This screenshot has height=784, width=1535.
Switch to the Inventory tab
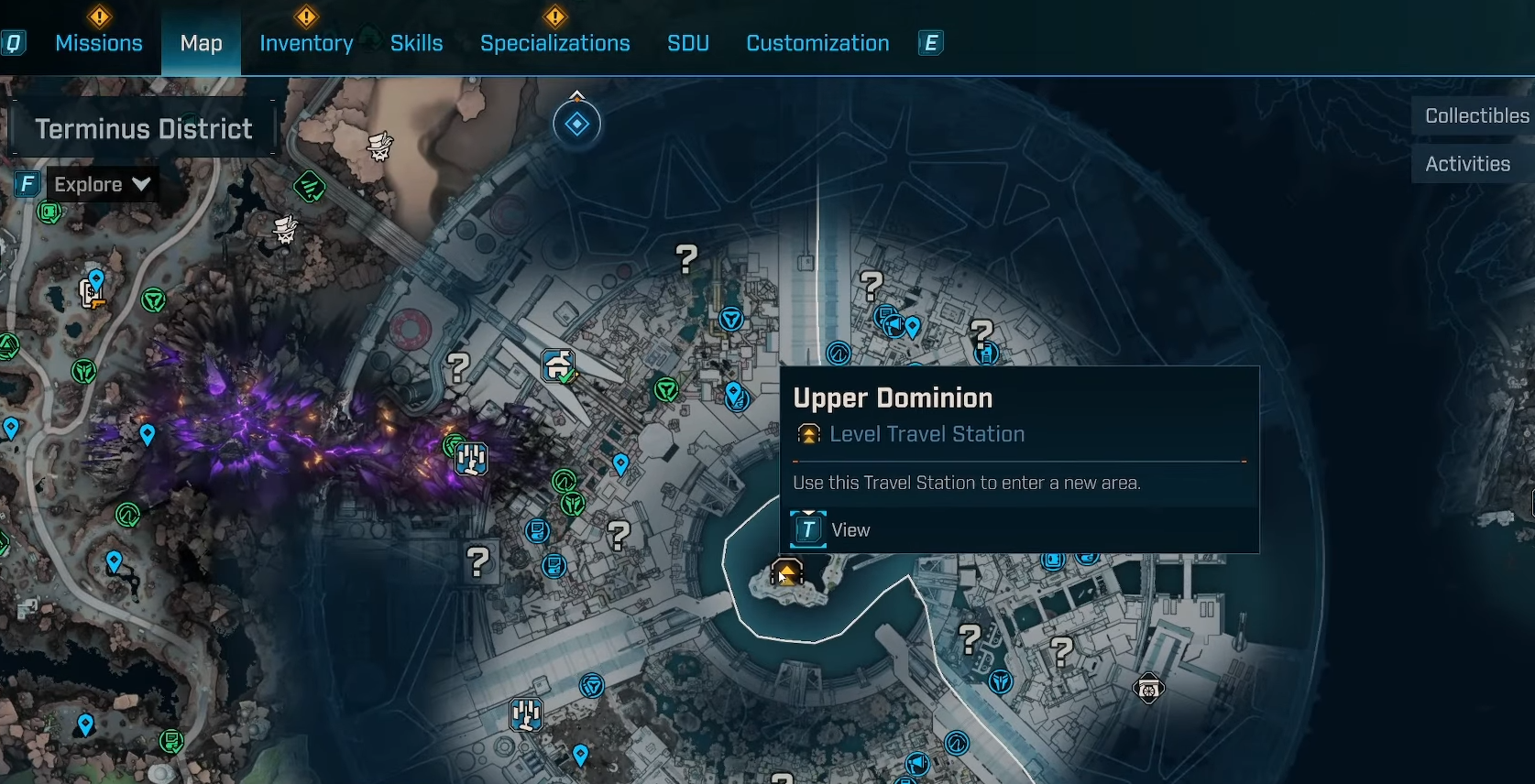pyautogui.click(x=306, y=43)
